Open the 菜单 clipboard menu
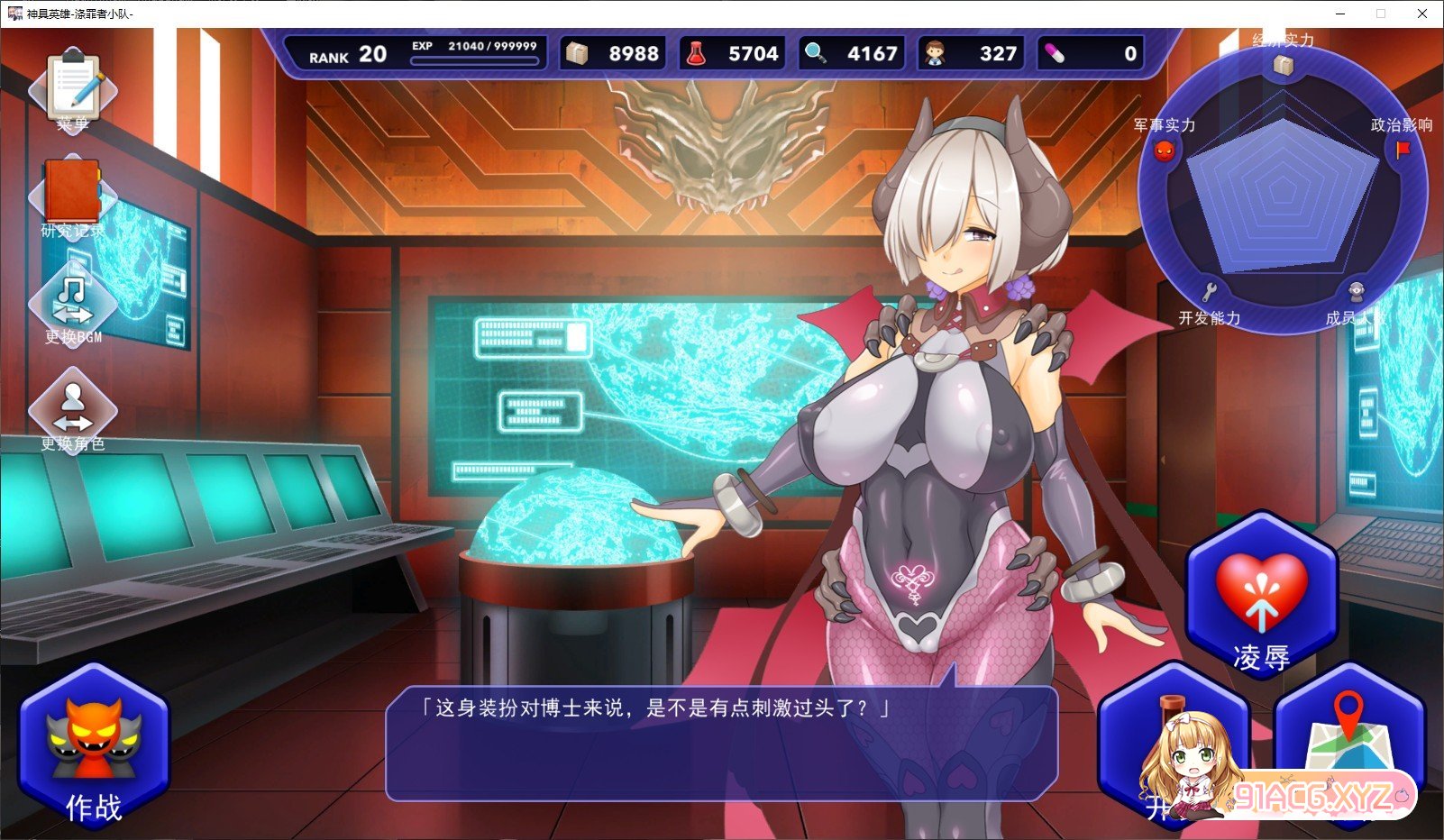Viewport: 1444px width, 840px height. click(x=73, y=90)
